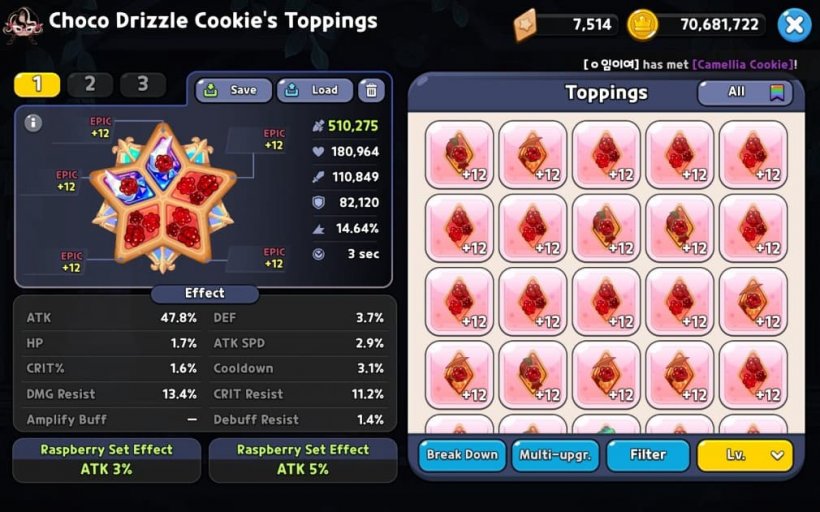Tap the Choco Drizzle Cookie portrait

pyautogui.click(x=22, y=24)
